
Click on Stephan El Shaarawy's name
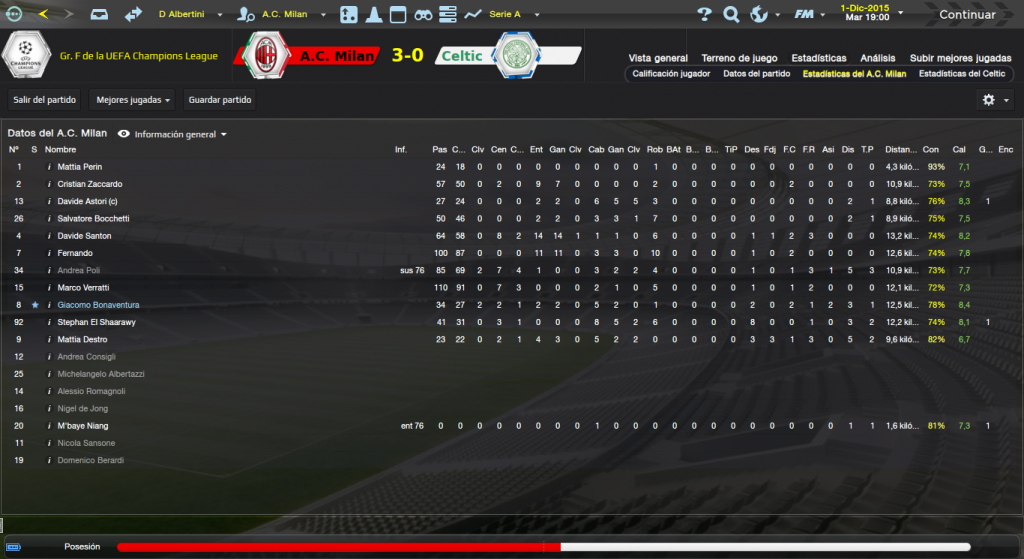[x=97, y=322]
